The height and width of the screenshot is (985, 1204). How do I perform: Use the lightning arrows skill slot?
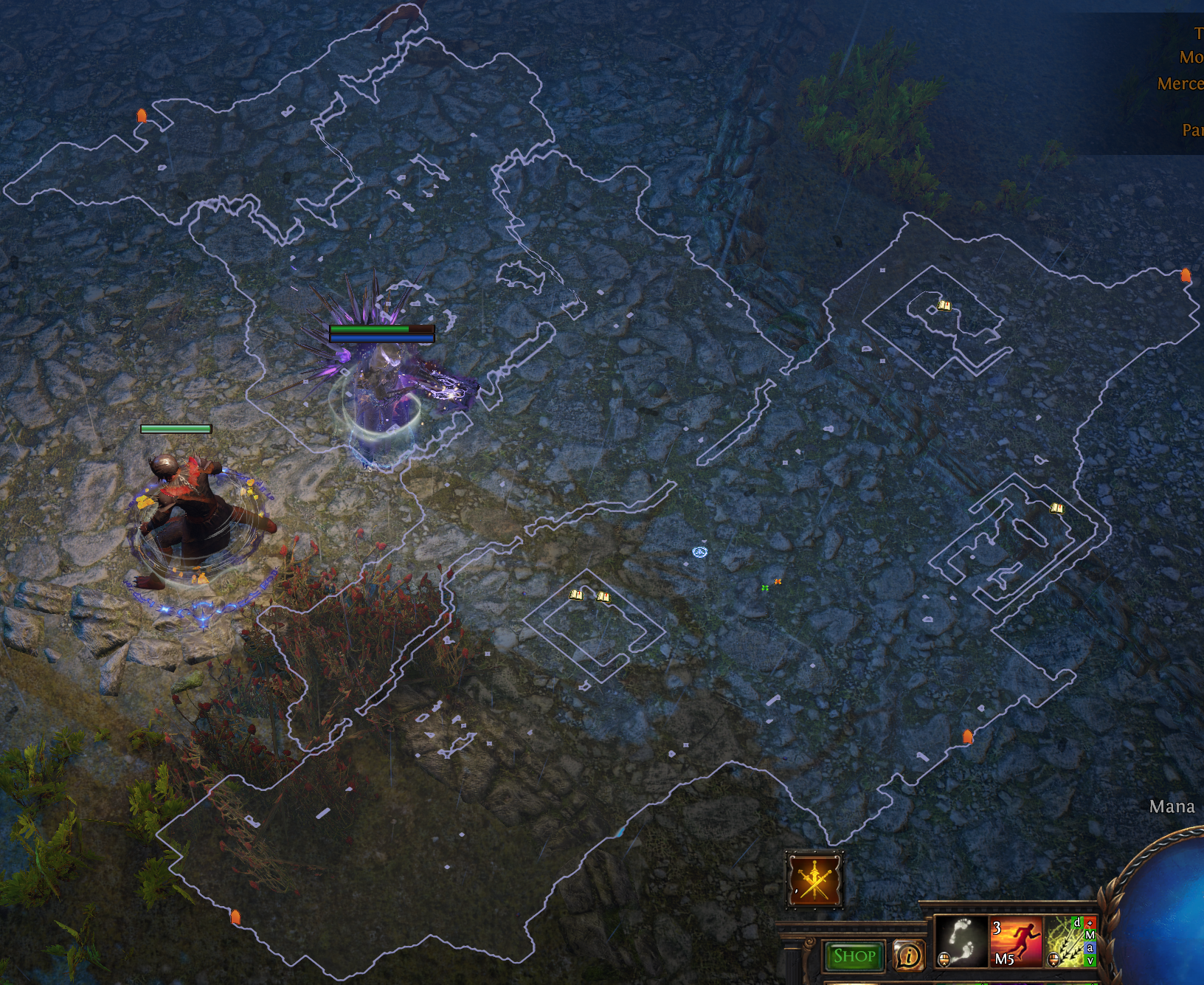(1067, 941)
